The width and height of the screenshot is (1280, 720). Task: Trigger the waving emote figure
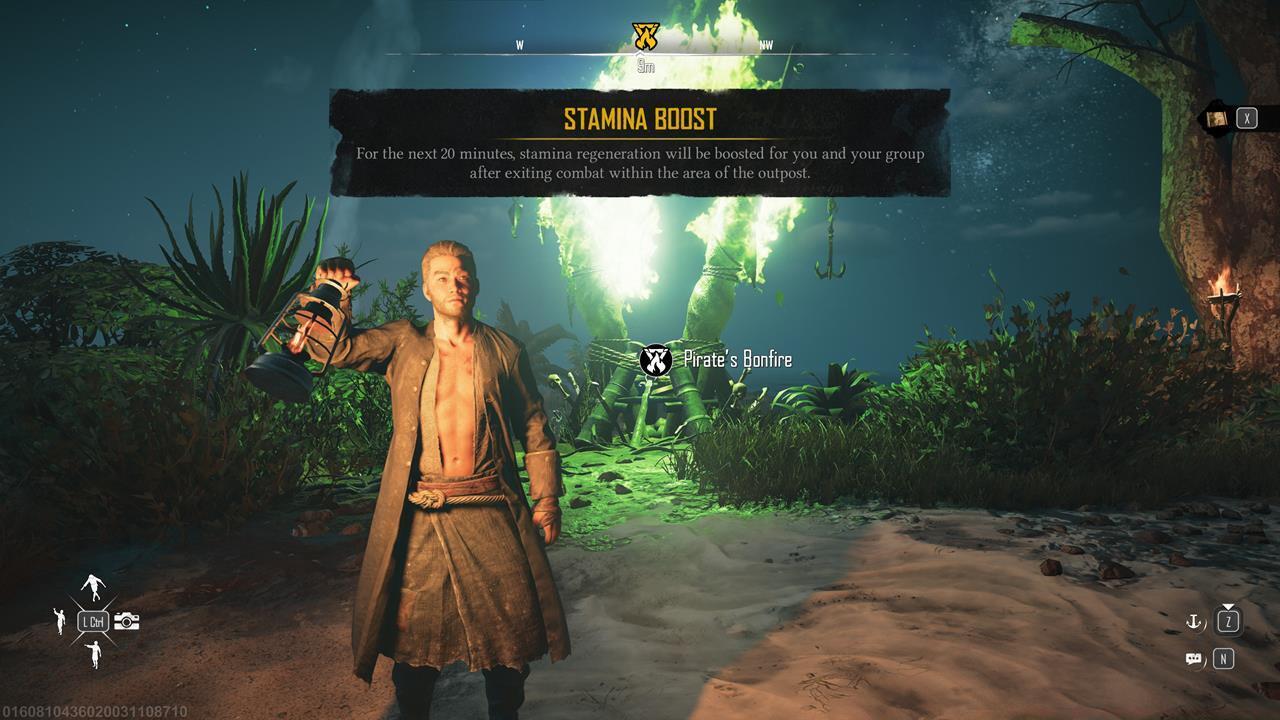pos(60,621)
